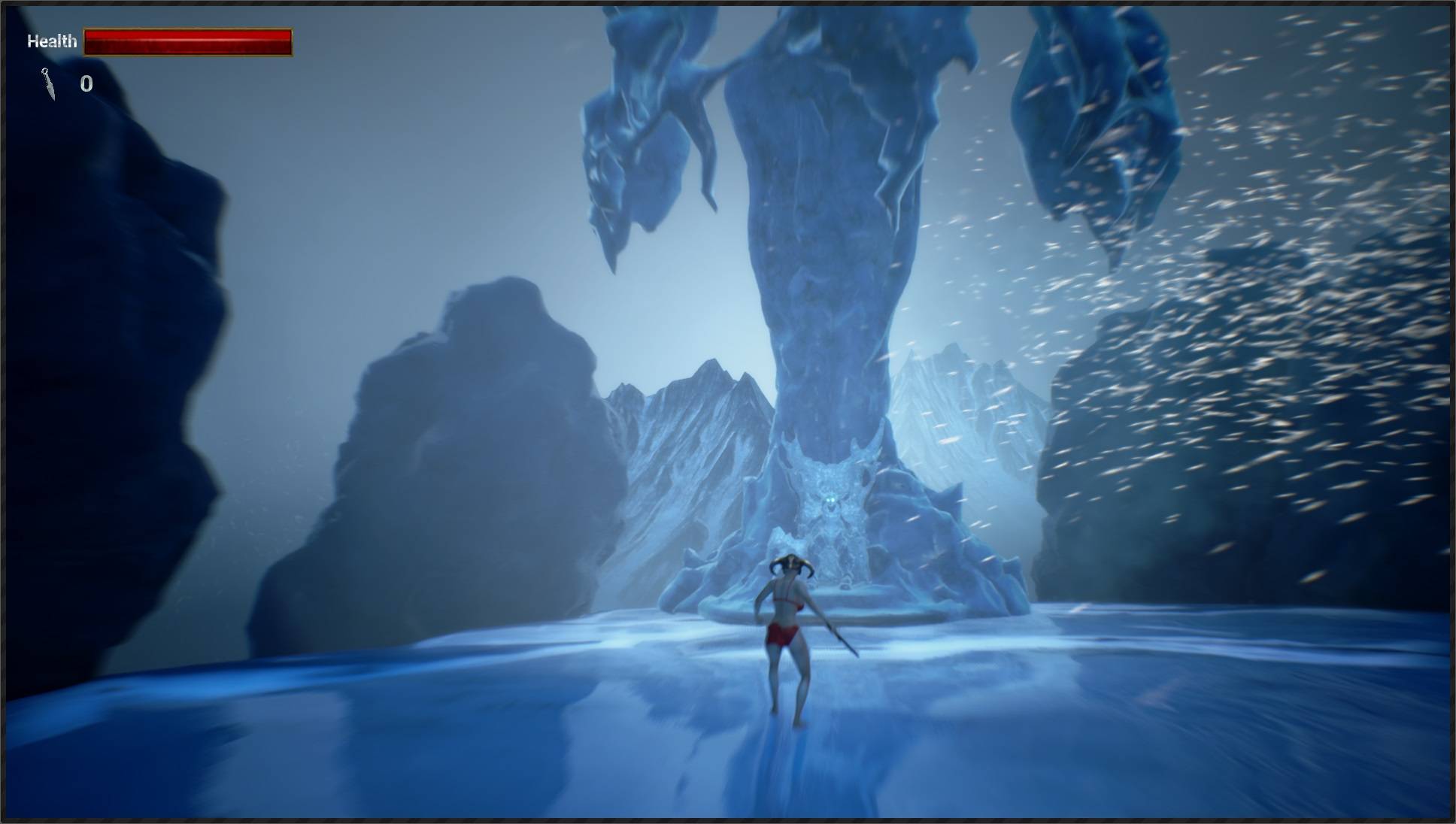Click the throwing kunai dagger icon
Screen dimensions: 1456x824
click(x=49, y=83)
